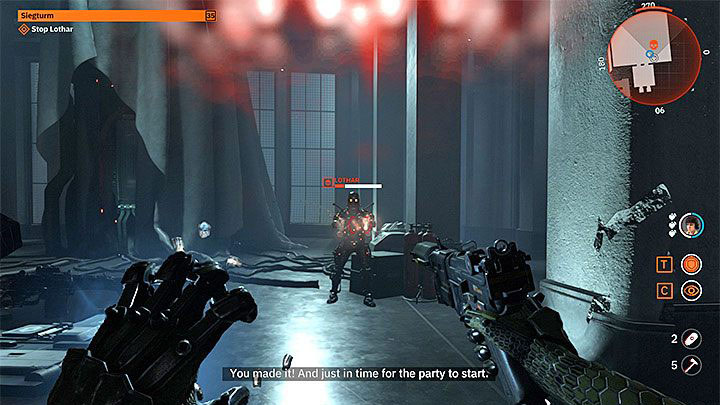The height and width of the screenshot is (405, 720).
Task: Click the co-op partner portrait icon
Action: 689,227
